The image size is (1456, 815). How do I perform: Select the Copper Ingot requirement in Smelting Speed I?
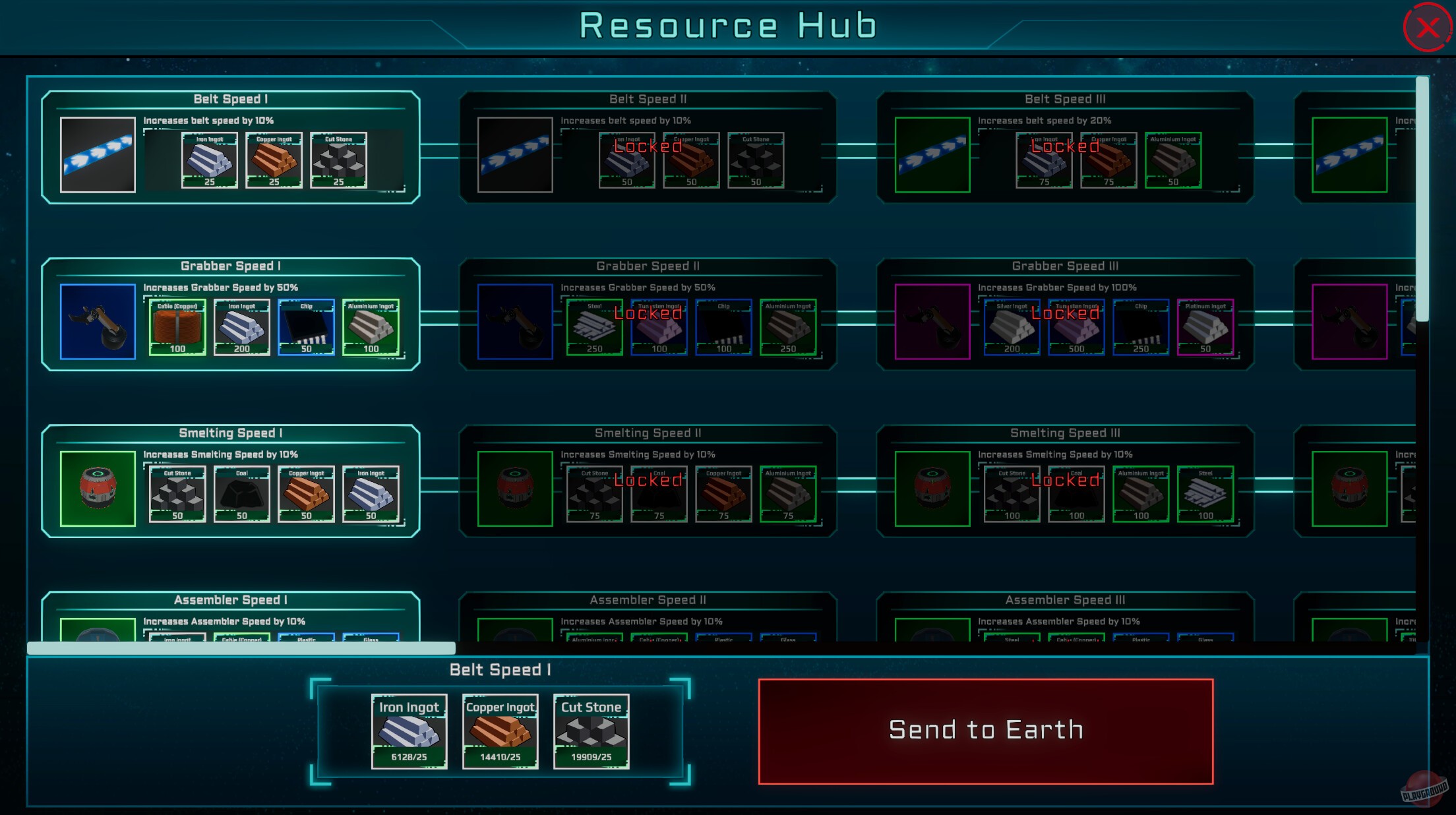306,495
